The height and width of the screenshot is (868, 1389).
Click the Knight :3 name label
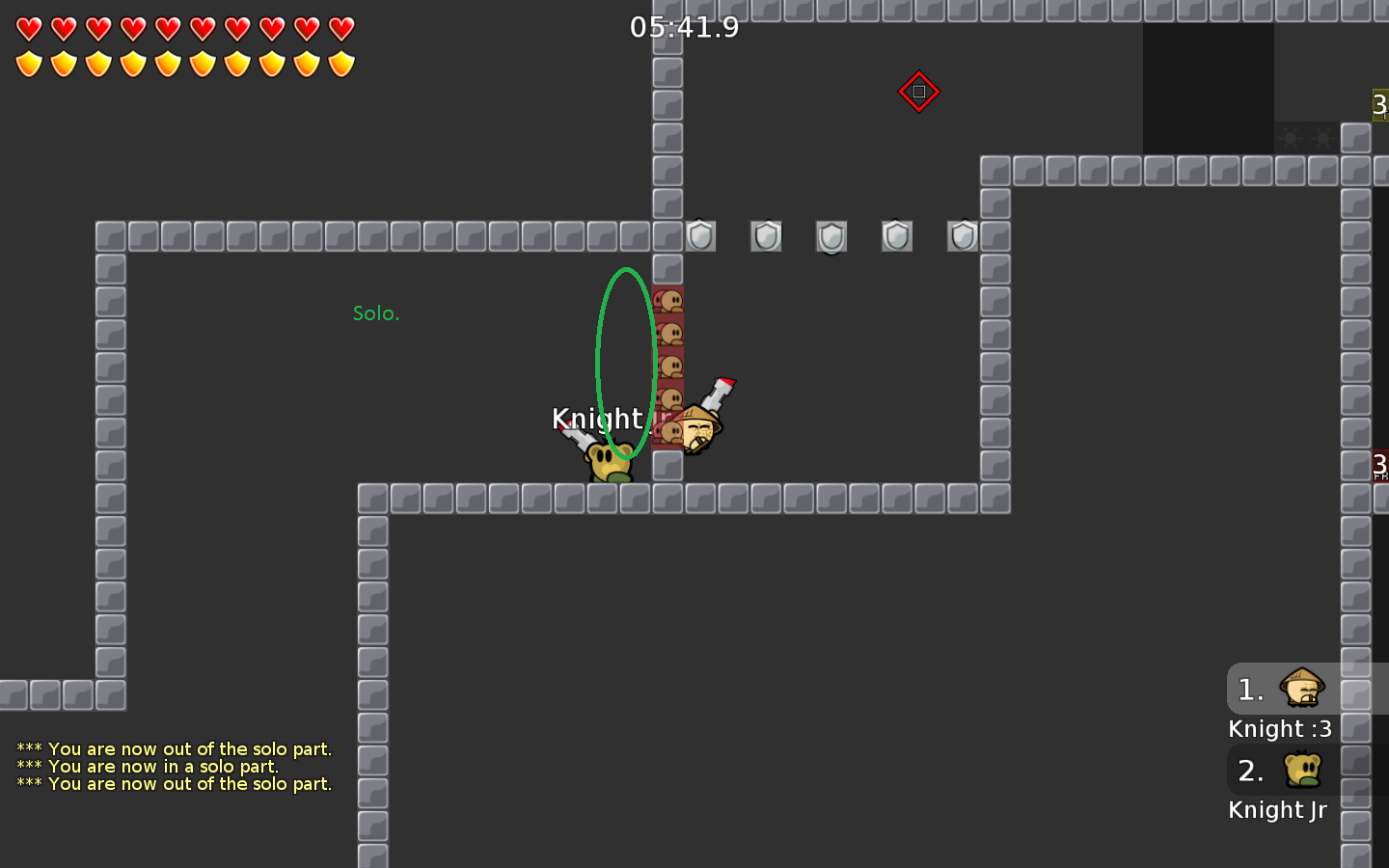pyautogui.click(x=1279, y=729)
